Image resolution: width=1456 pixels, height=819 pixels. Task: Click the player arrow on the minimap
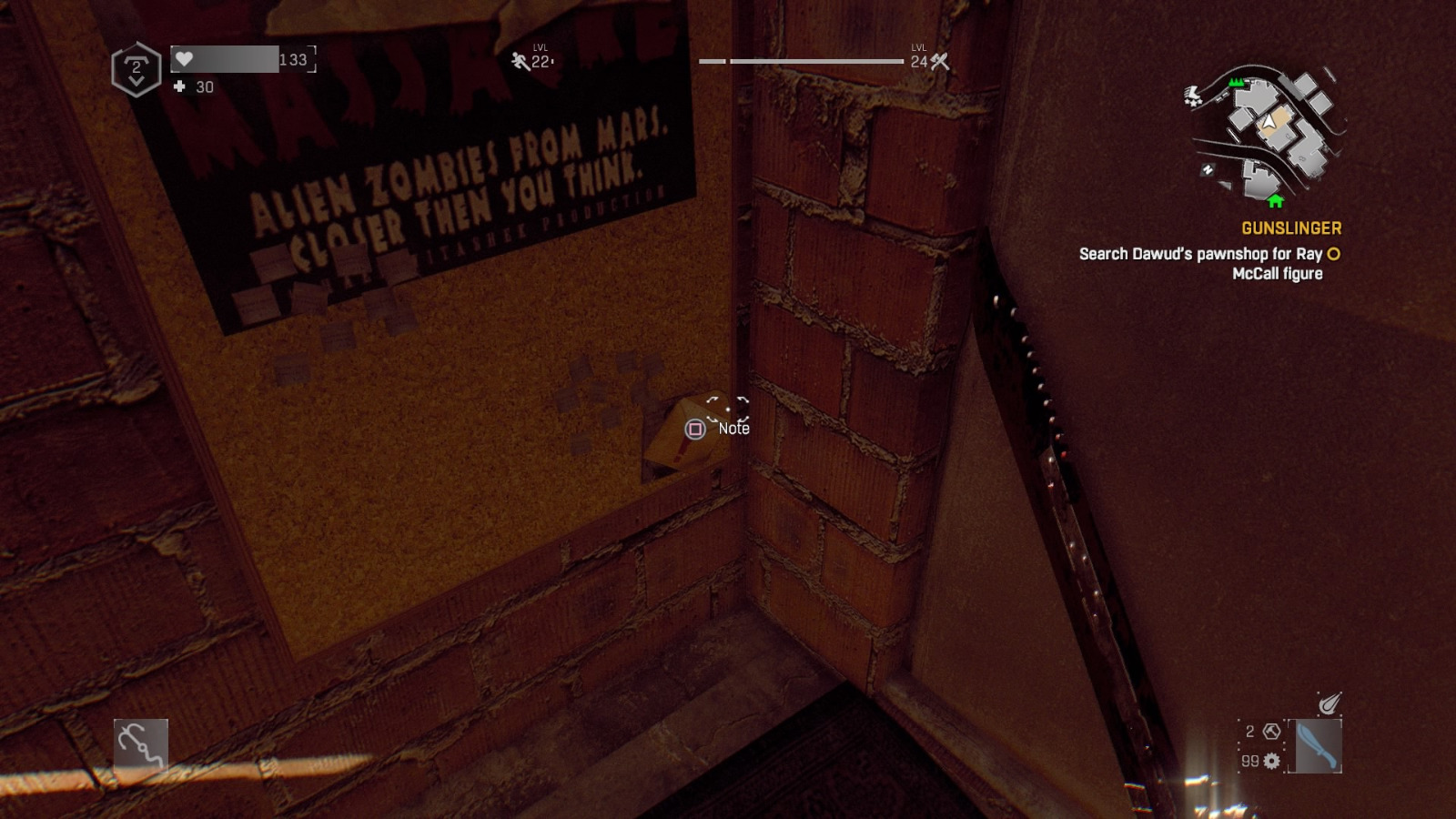tap(1268, 121)
